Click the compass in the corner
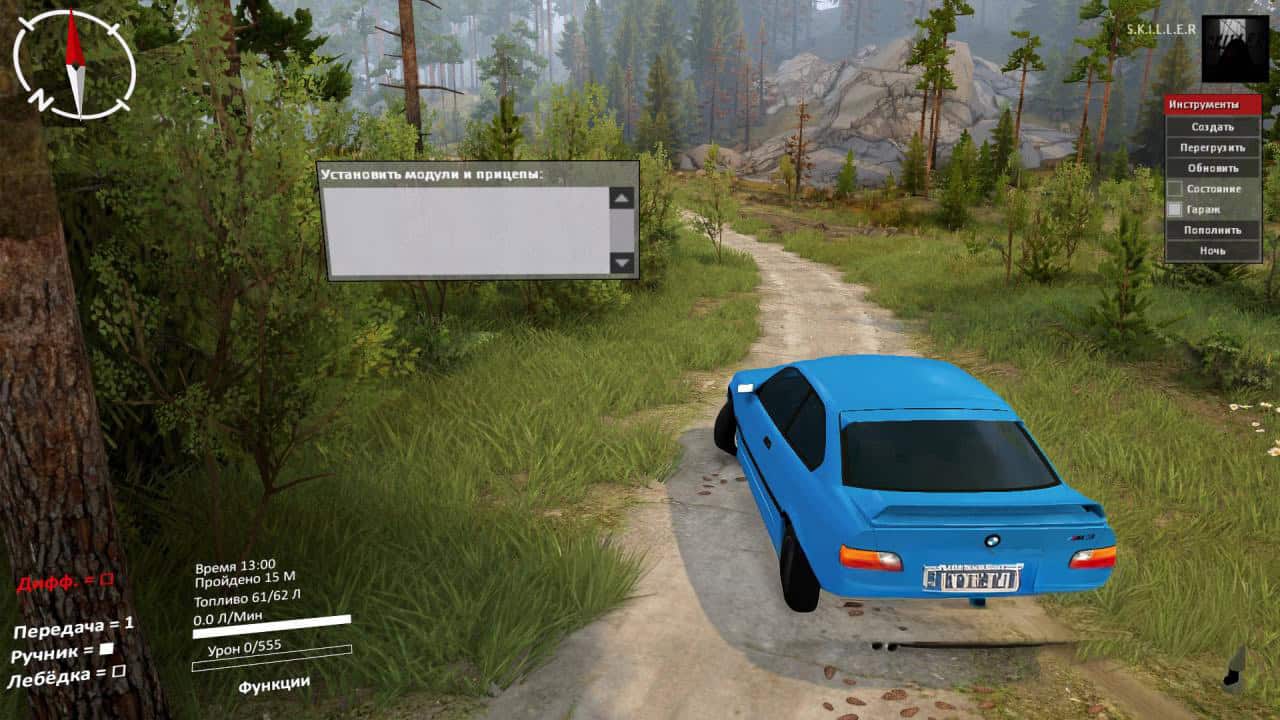The width and height of the screenshot is (1280, 720). tap(74, 65)
